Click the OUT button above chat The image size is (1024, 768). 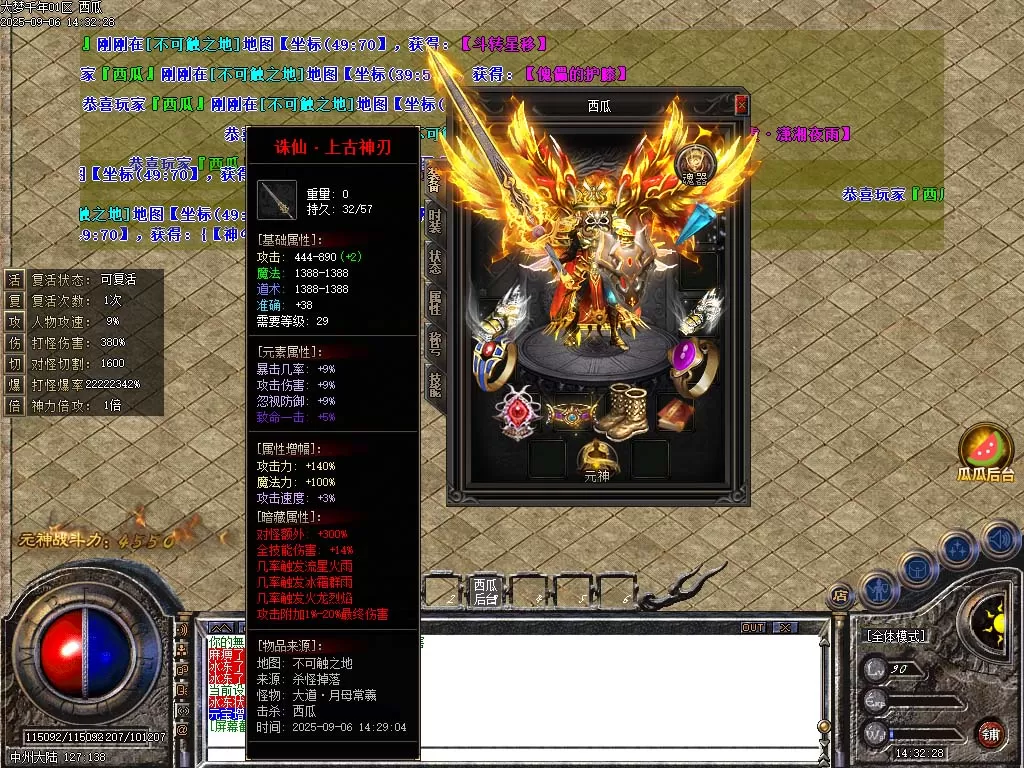(x=753, y=628)
